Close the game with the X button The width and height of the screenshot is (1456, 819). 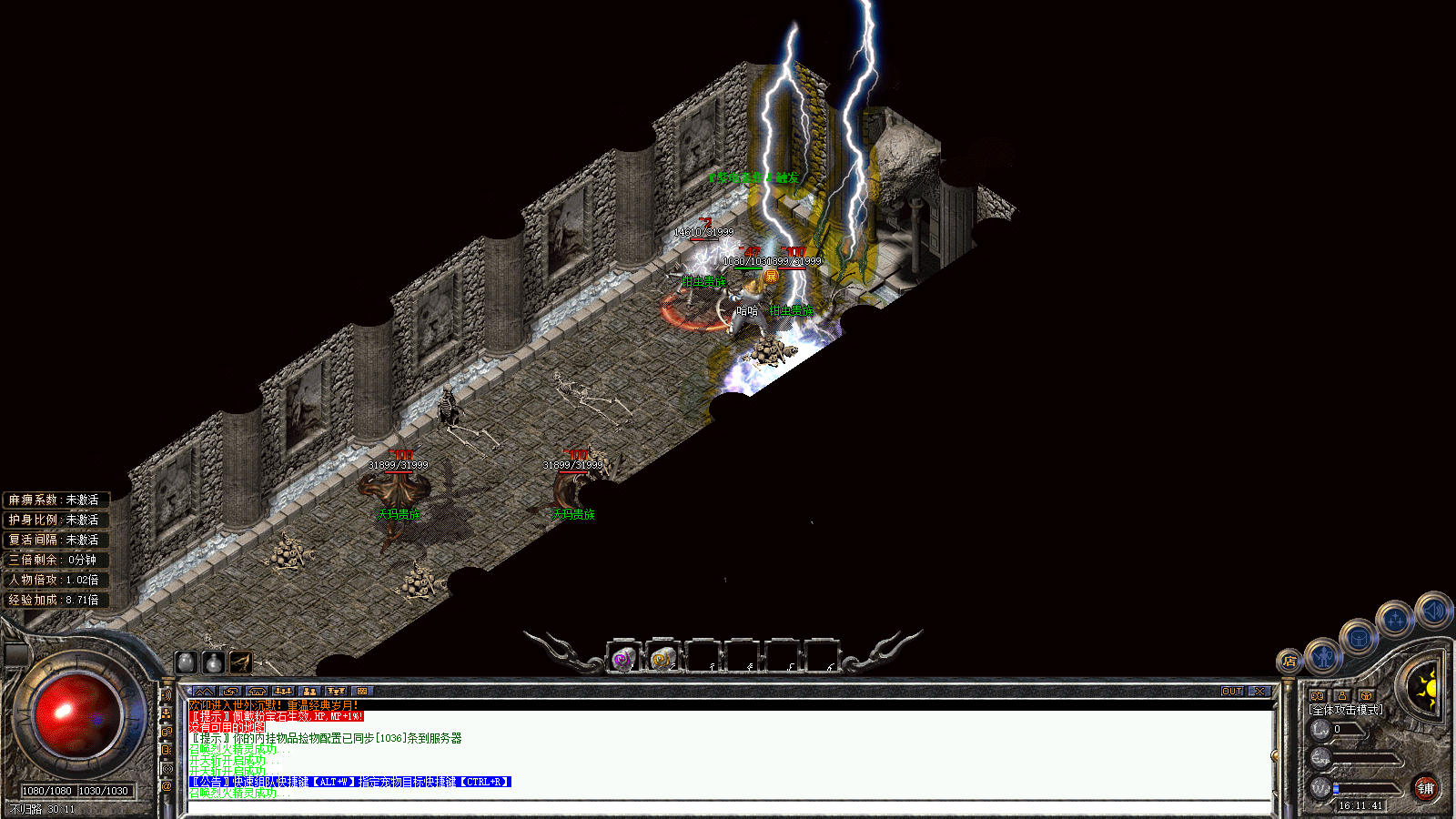click(x=1259, y=692)
